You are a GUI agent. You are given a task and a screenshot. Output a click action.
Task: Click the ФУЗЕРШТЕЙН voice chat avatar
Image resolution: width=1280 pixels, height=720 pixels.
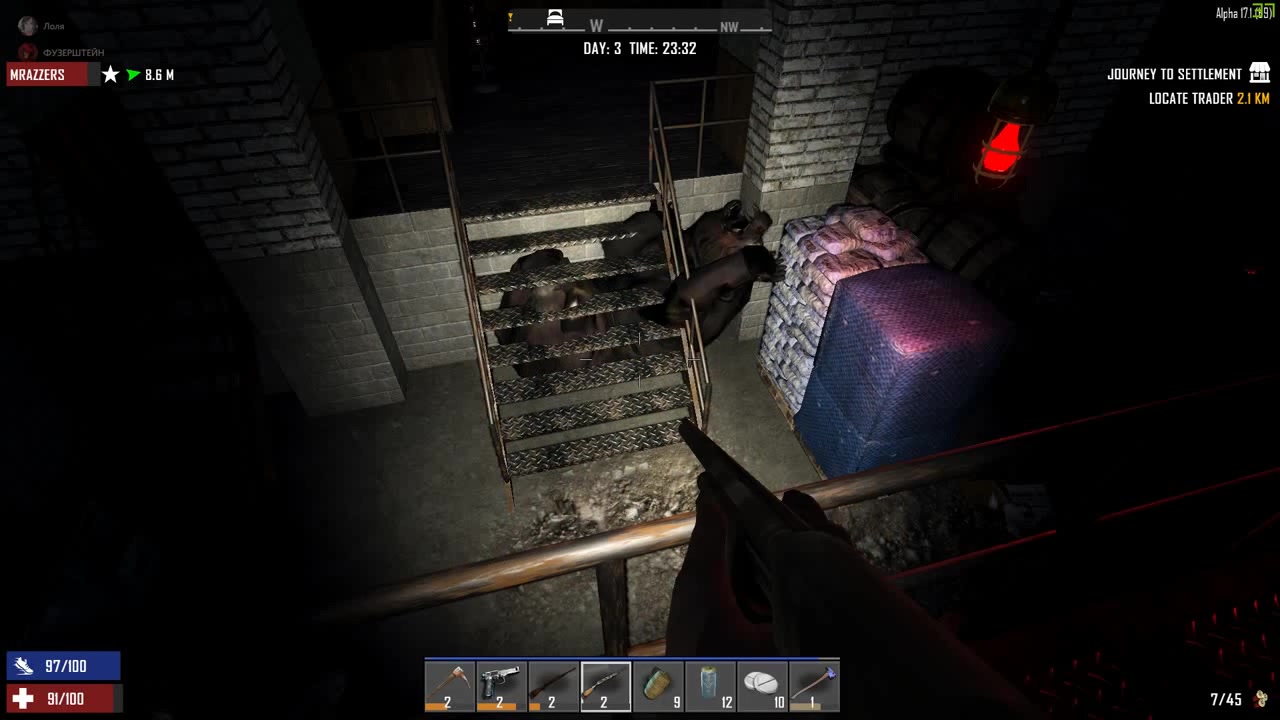27,52
